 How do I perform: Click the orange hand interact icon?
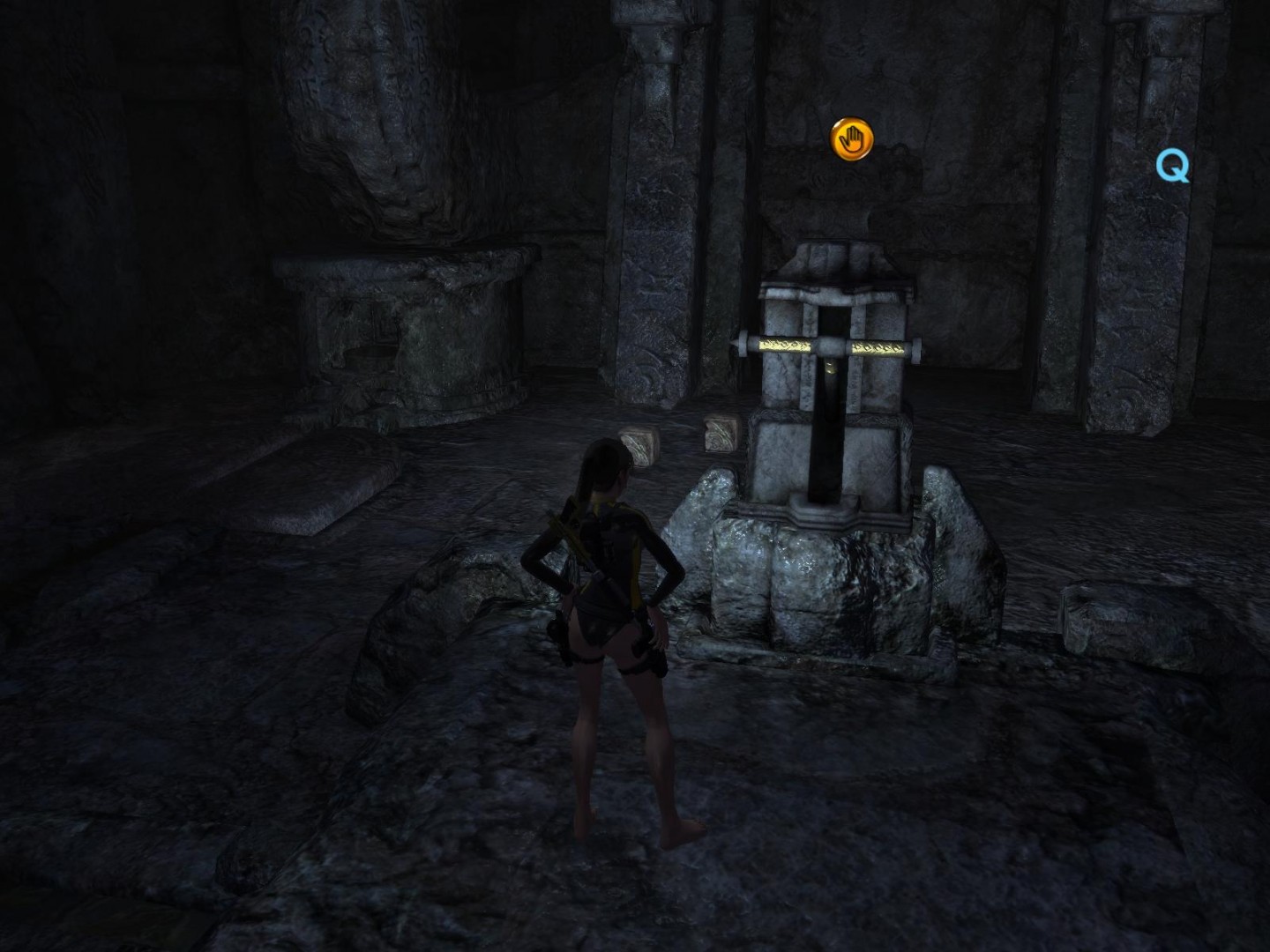pyautogui.click(x=852, y=139)
